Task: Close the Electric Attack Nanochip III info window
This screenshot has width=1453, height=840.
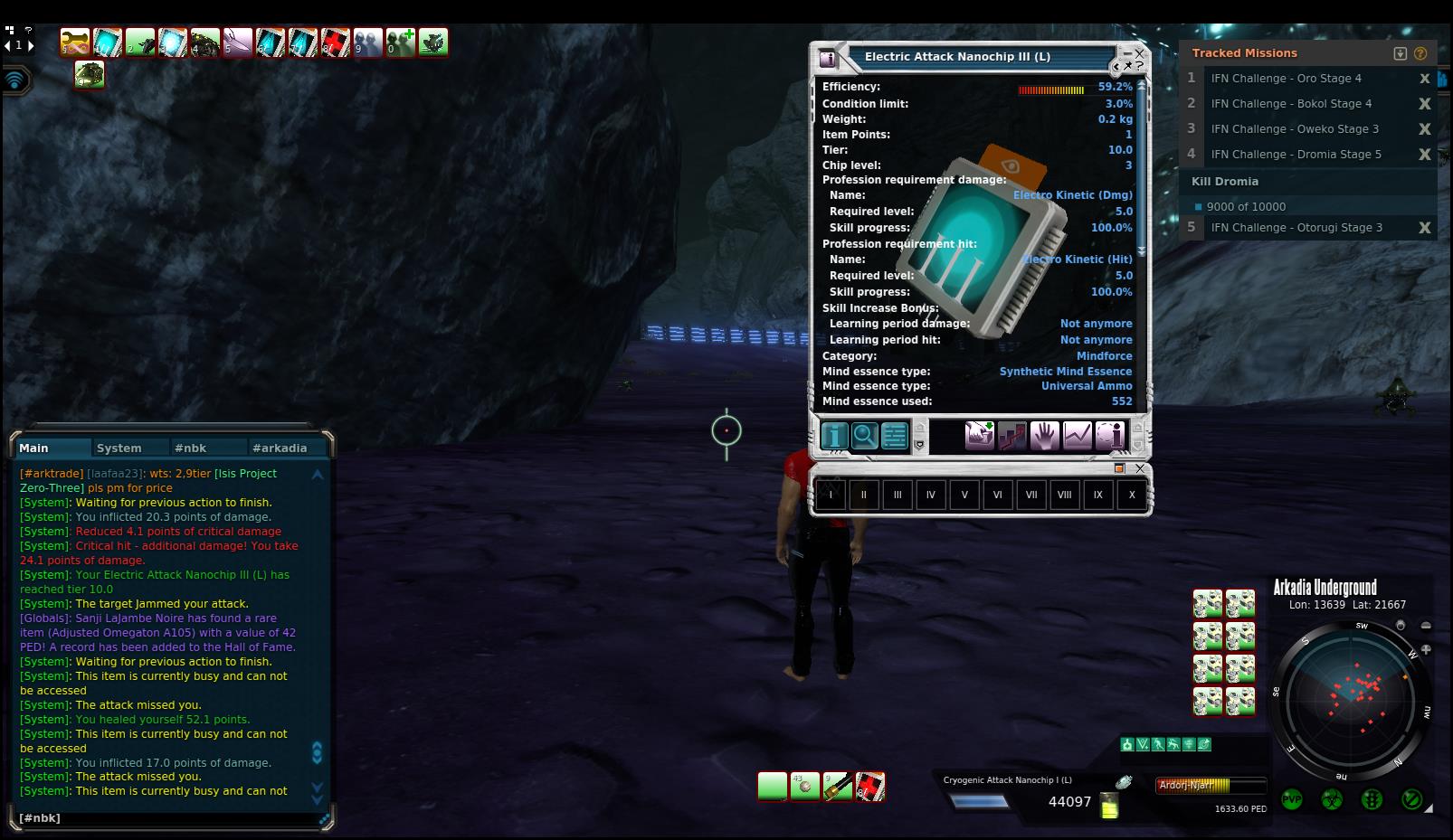Action: point(1140,53)
